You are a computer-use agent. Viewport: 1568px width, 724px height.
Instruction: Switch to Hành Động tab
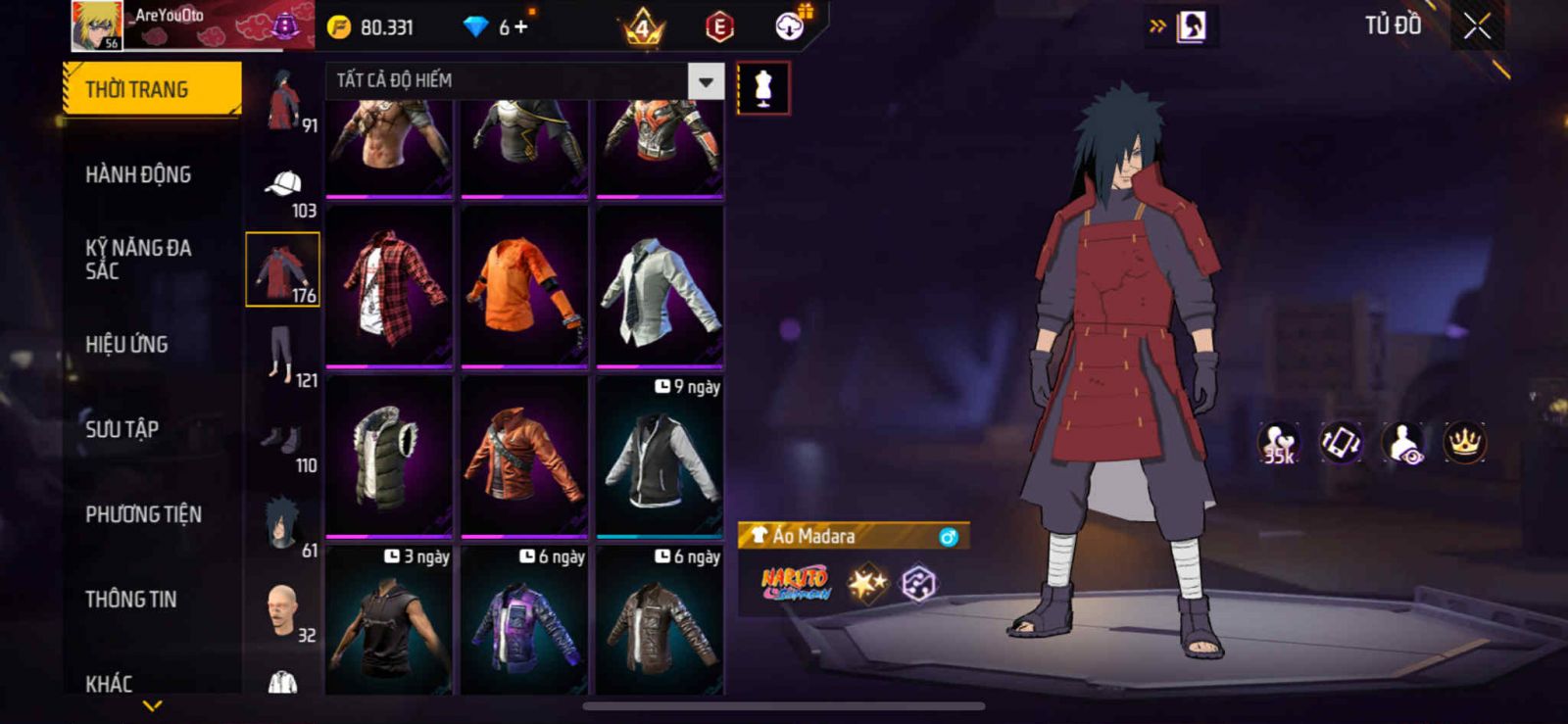point(138,174)
